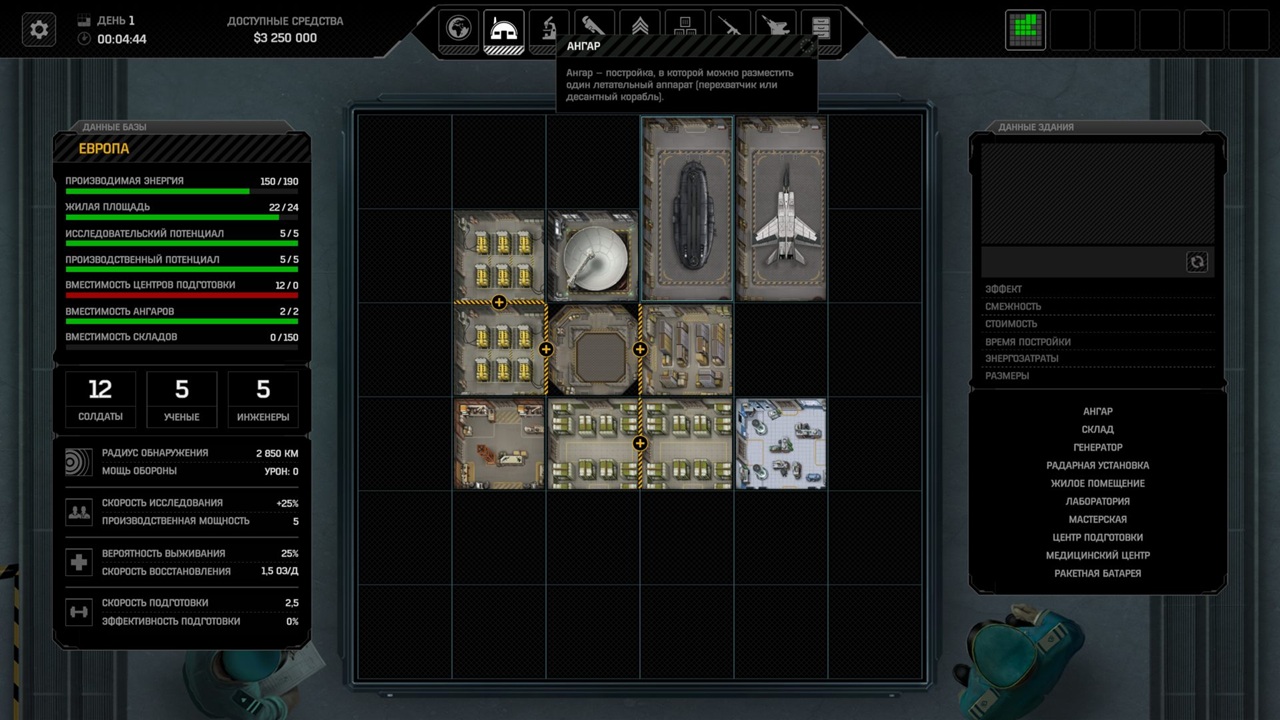Switch to the globe world map tab
The width and height of the screenshot is (1280, 720).
coord(459,29)
